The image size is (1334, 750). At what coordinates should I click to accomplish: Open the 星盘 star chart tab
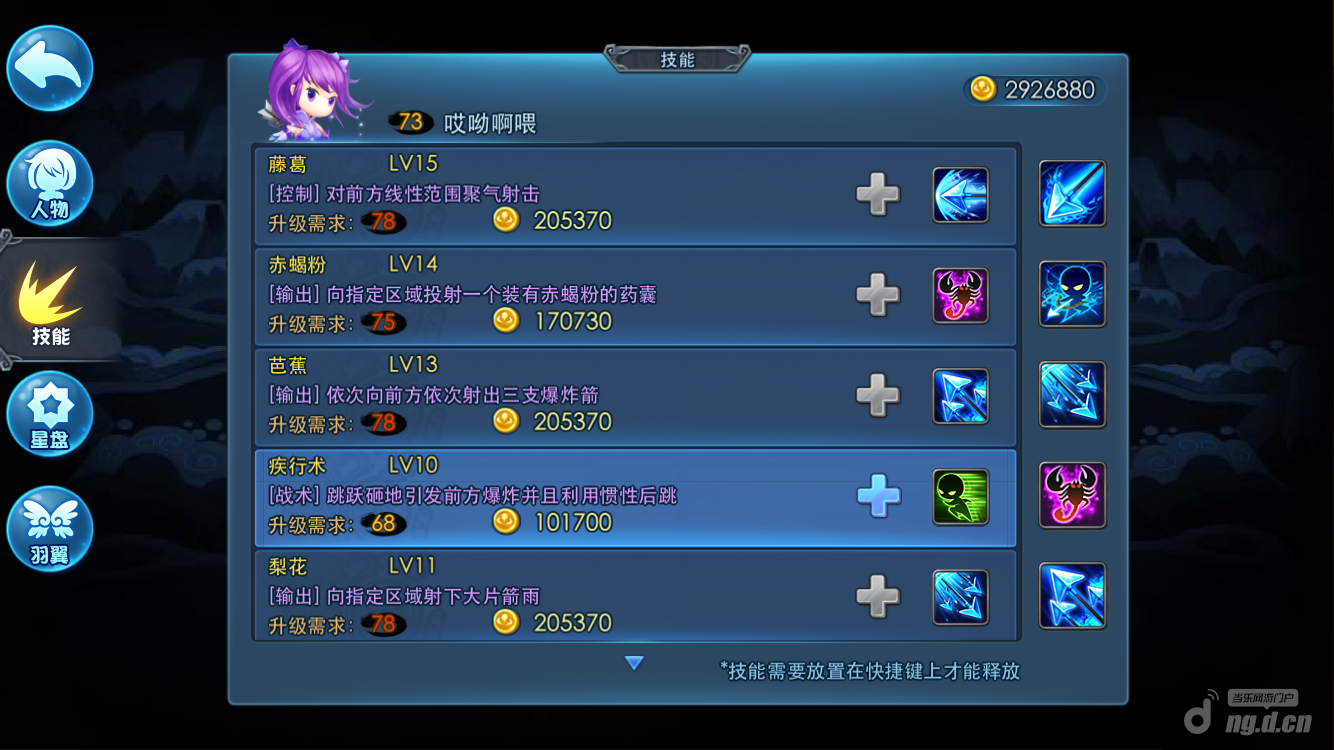coord(50,414)
